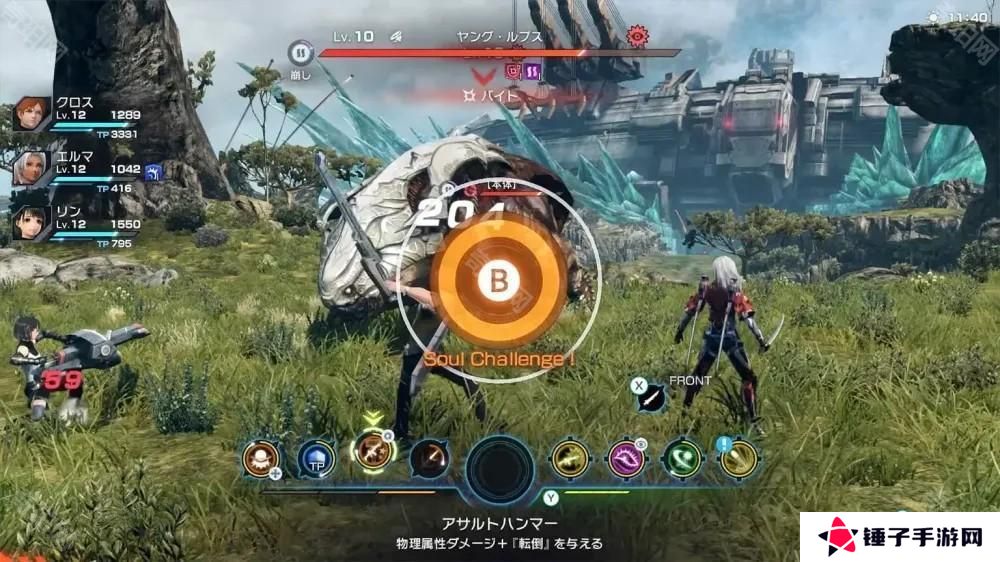
Task: Select Lin's party portrait
Action: tap(32, 222)
